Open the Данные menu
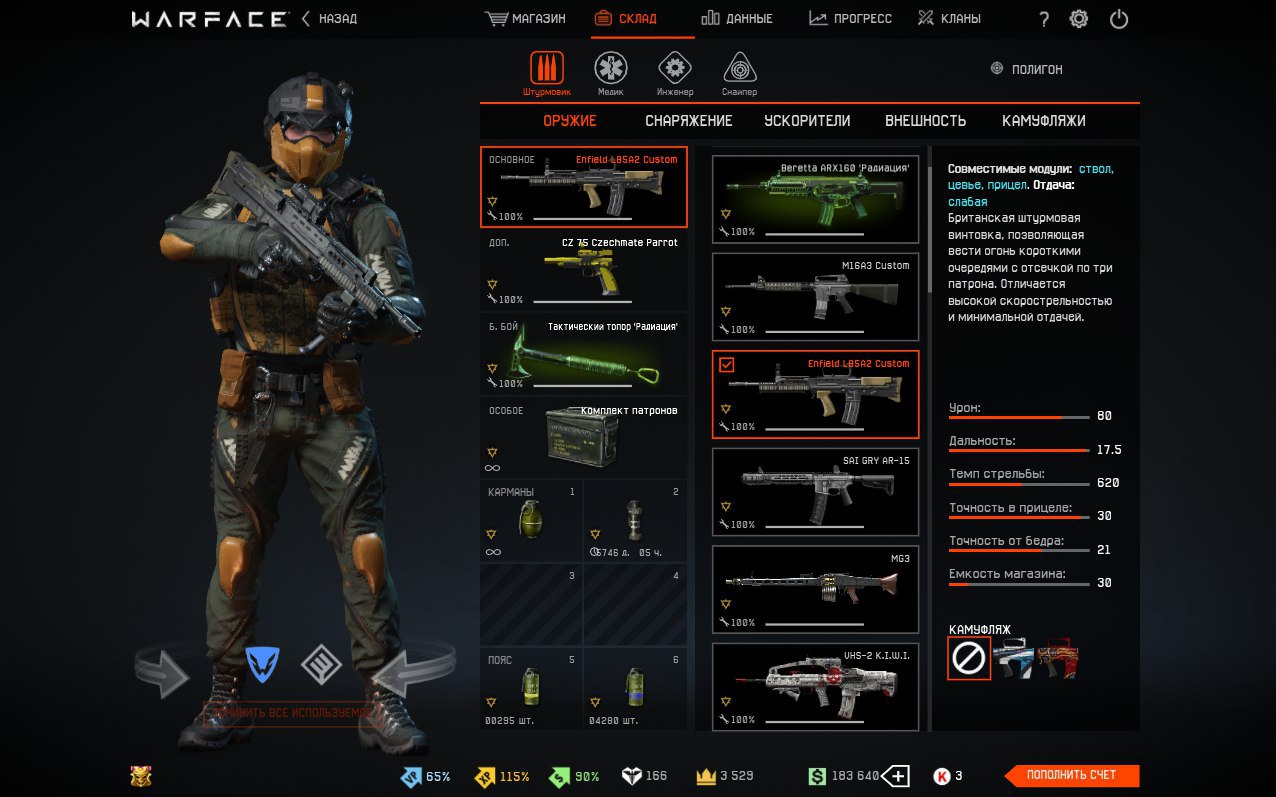 [x=736, y=19]
